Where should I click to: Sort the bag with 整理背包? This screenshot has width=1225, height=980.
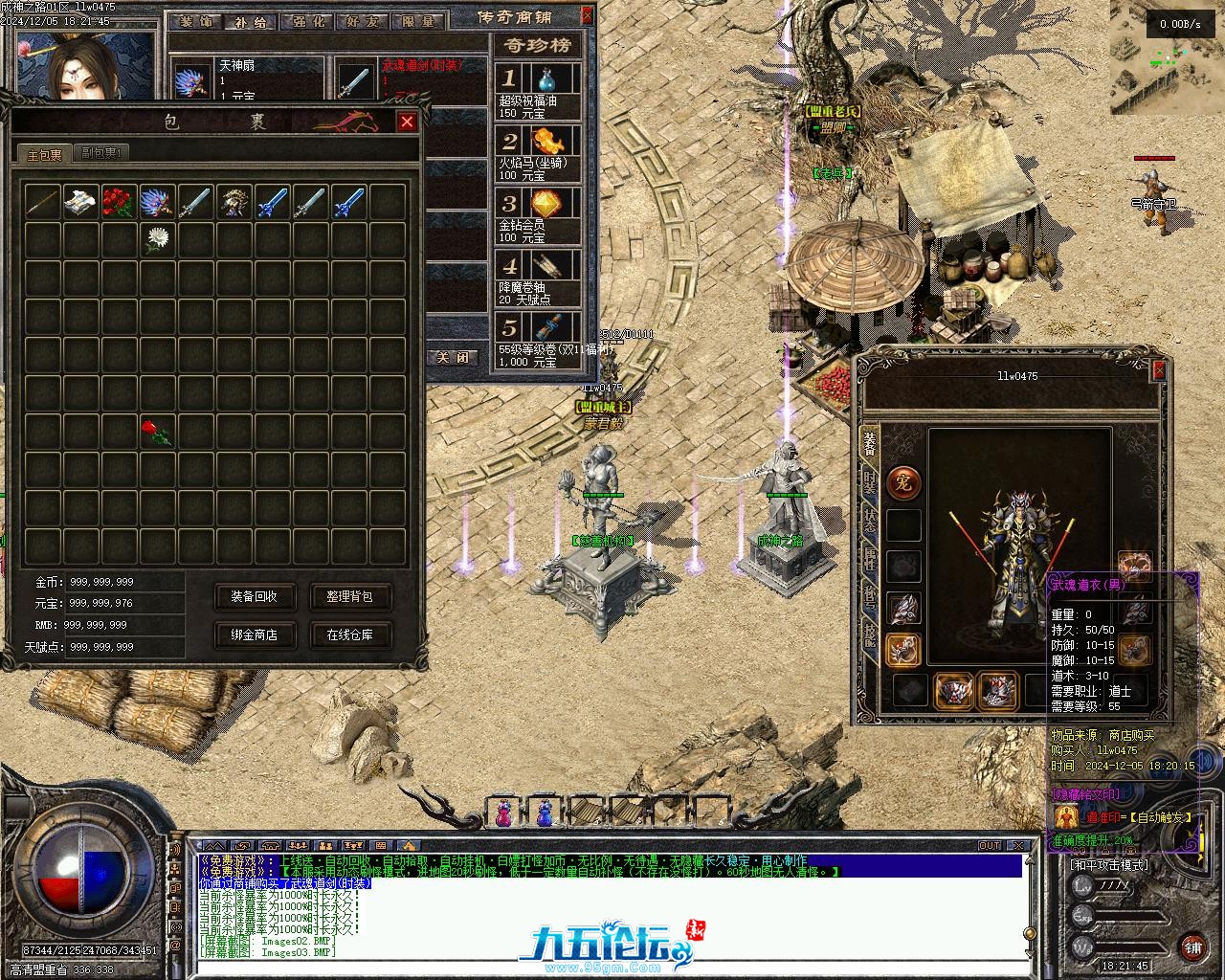349,596
